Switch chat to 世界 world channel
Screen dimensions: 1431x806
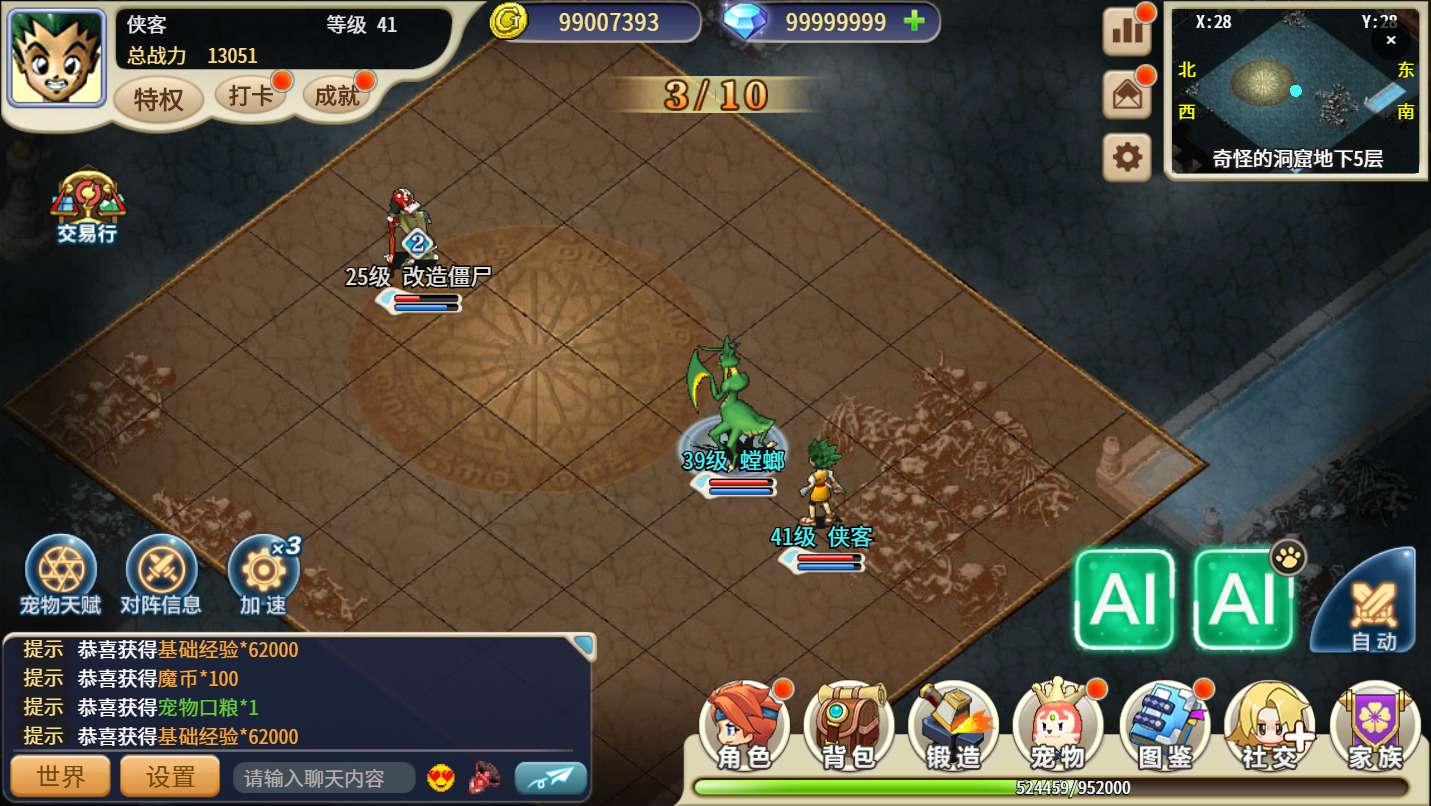point(60,777)
